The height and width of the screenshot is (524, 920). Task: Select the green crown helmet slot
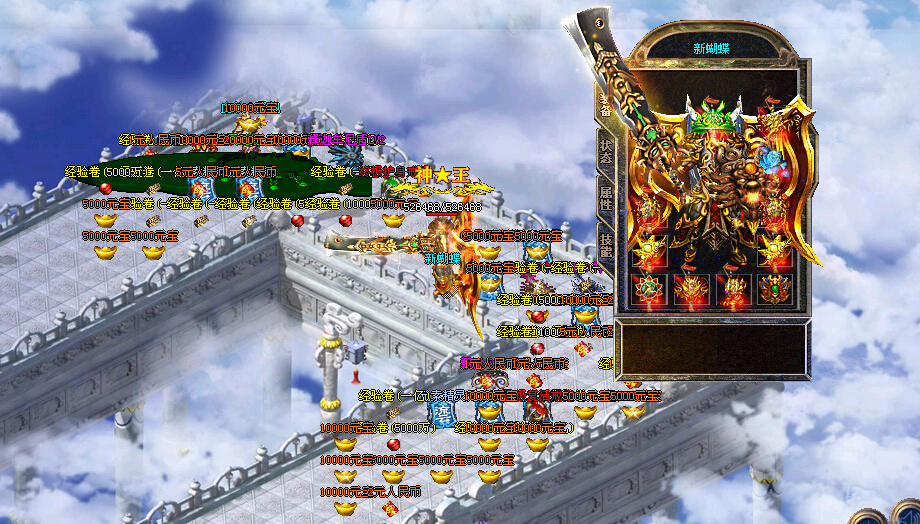[711, 118]
